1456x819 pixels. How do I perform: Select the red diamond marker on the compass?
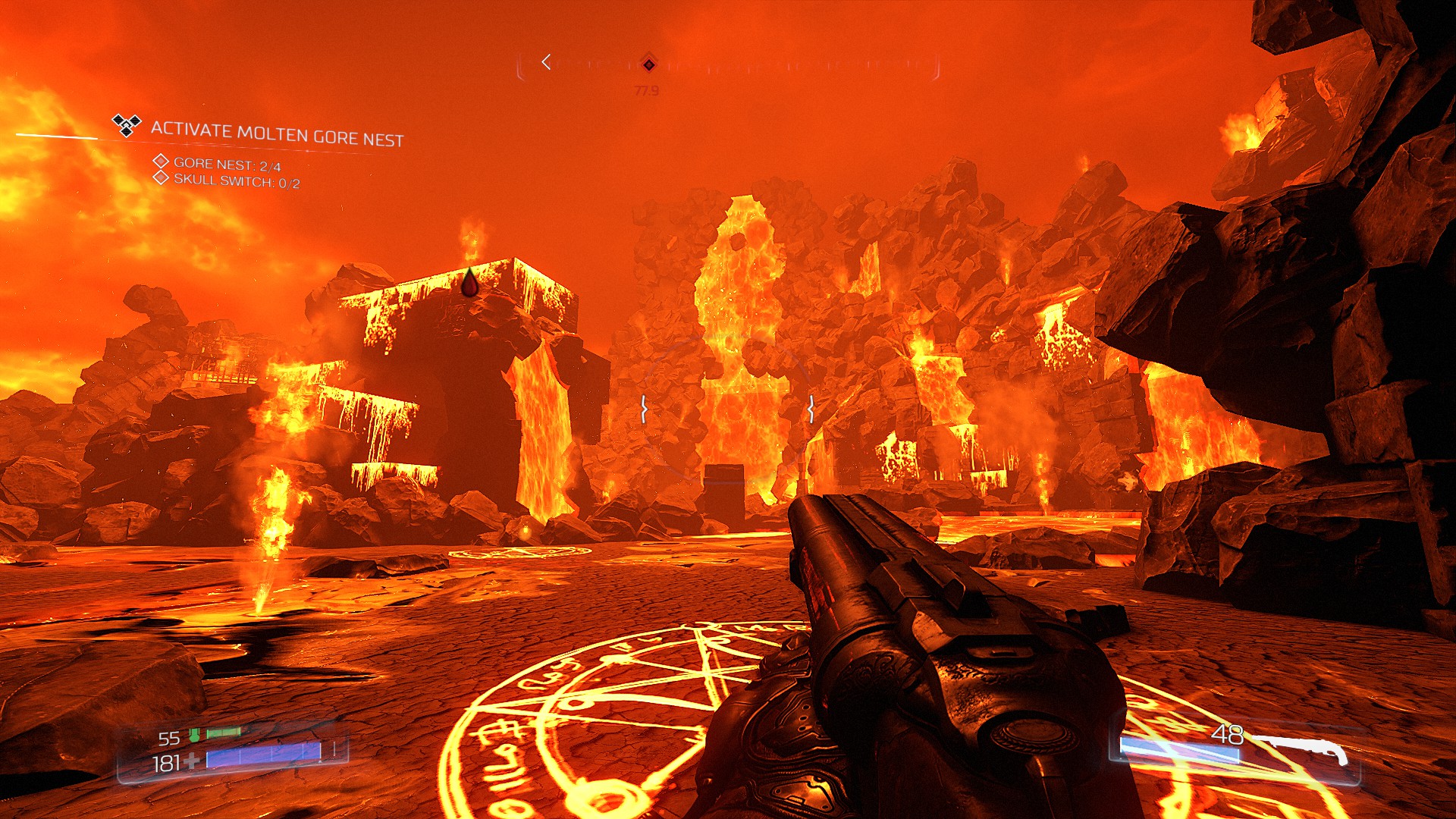(x=648, y=64)
